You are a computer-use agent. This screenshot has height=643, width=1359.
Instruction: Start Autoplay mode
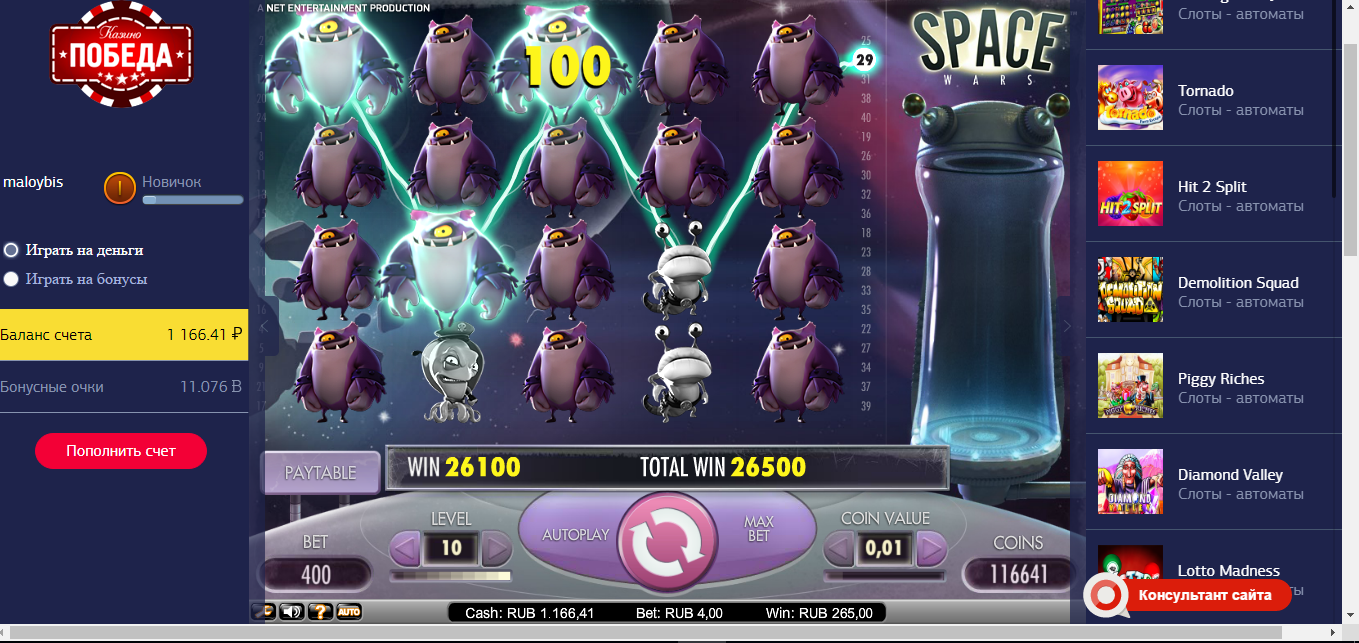click(575, 535)
